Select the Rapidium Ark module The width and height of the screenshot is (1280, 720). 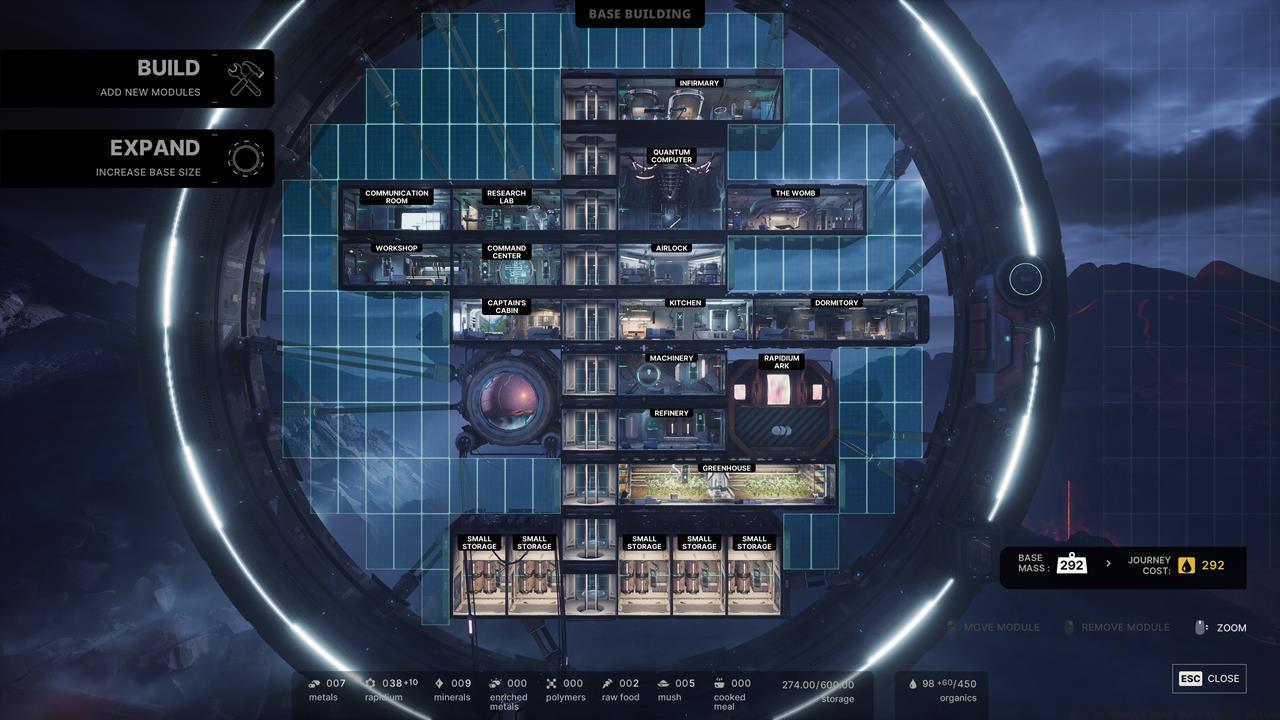pos(781,400)
